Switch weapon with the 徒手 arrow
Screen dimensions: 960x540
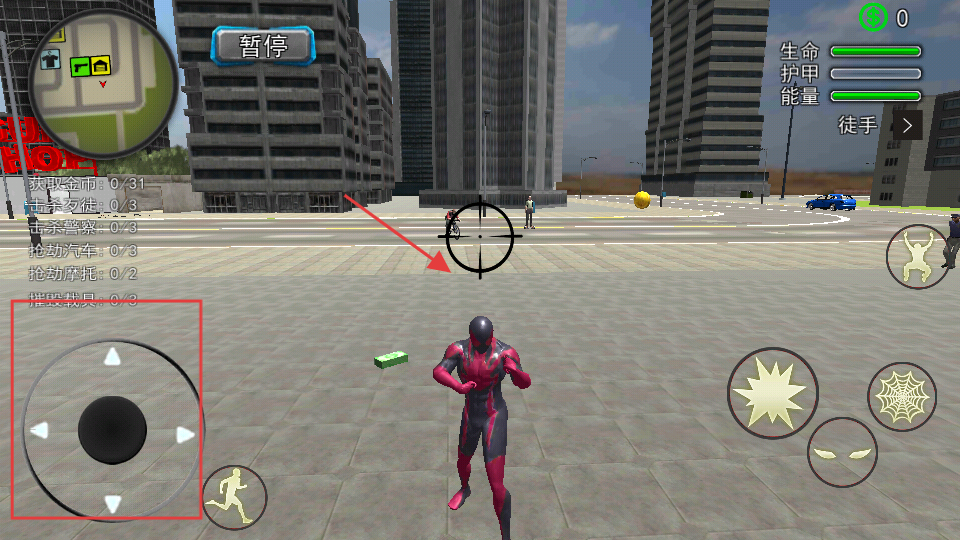pos(907,125)
